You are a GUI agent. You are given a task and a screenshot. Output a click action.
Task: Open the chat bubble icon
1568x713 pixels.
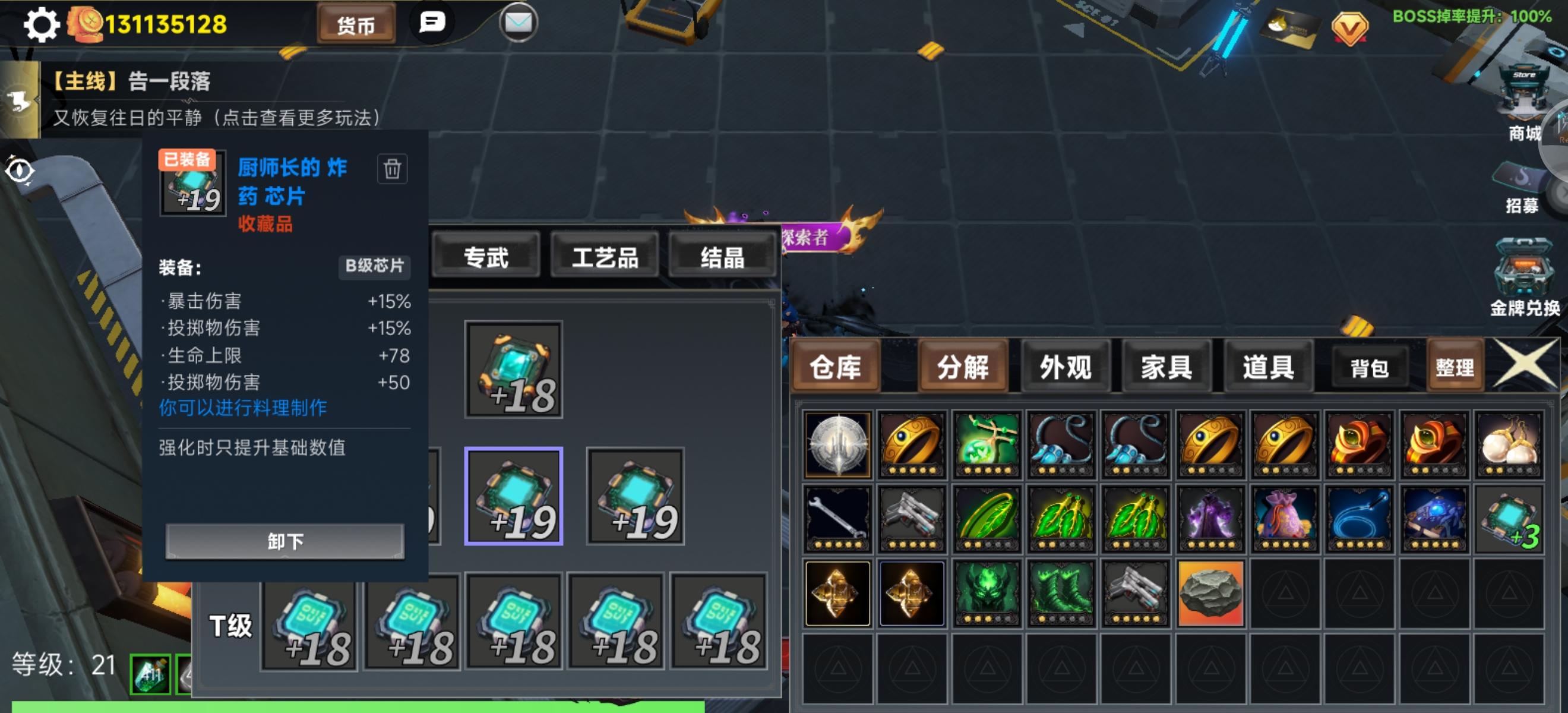click(x=432, y=24)
